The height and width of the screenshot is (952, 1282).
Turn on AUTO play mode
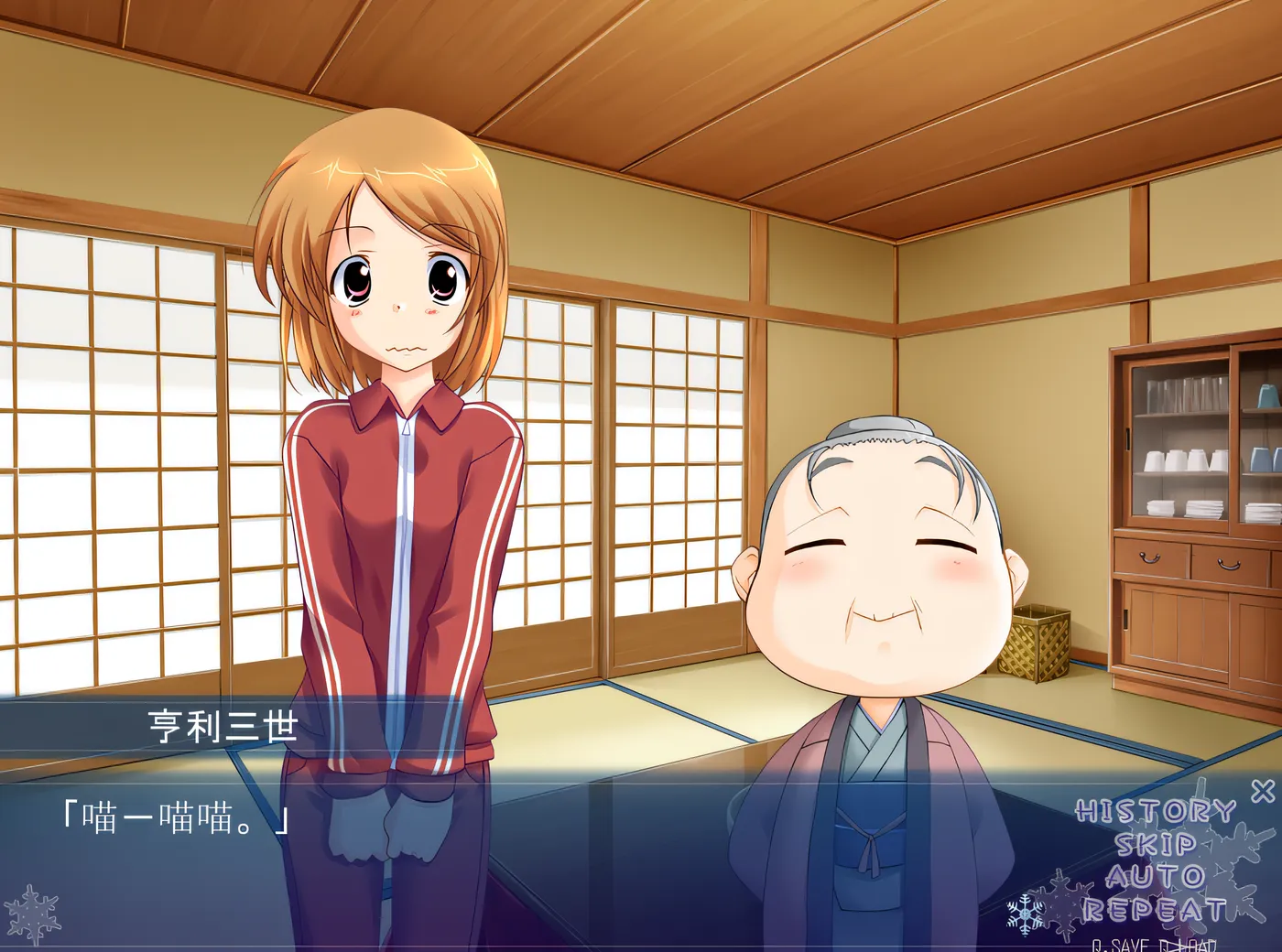(1158, 874)
